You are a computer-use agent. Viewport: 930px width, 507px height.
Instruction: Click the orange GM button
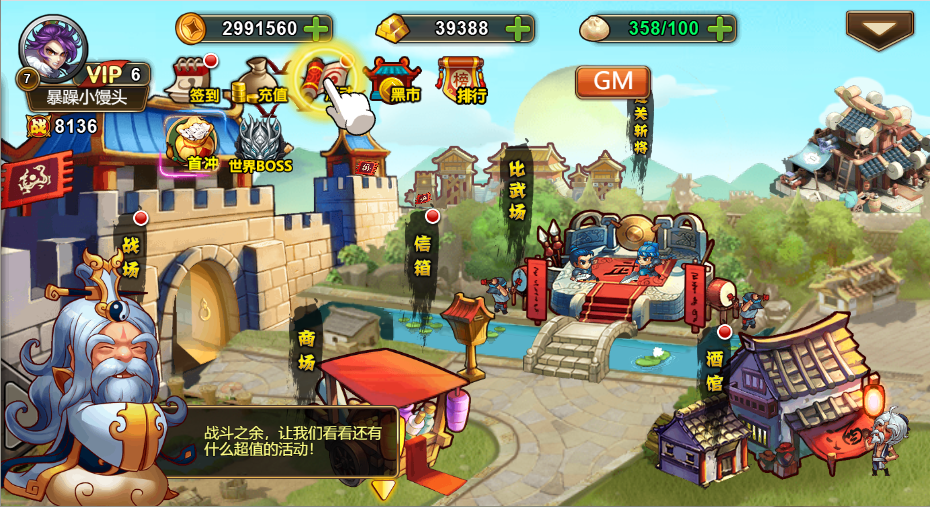[x=612, y=82]
